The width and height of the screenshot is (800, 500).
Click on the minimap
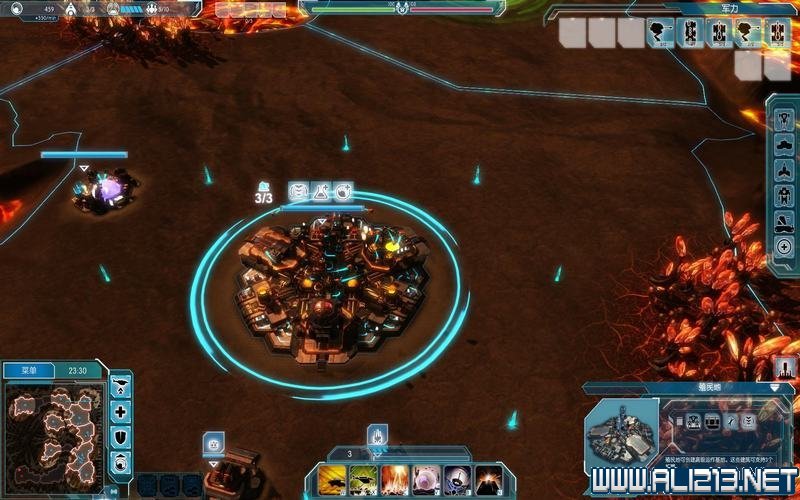53,431
